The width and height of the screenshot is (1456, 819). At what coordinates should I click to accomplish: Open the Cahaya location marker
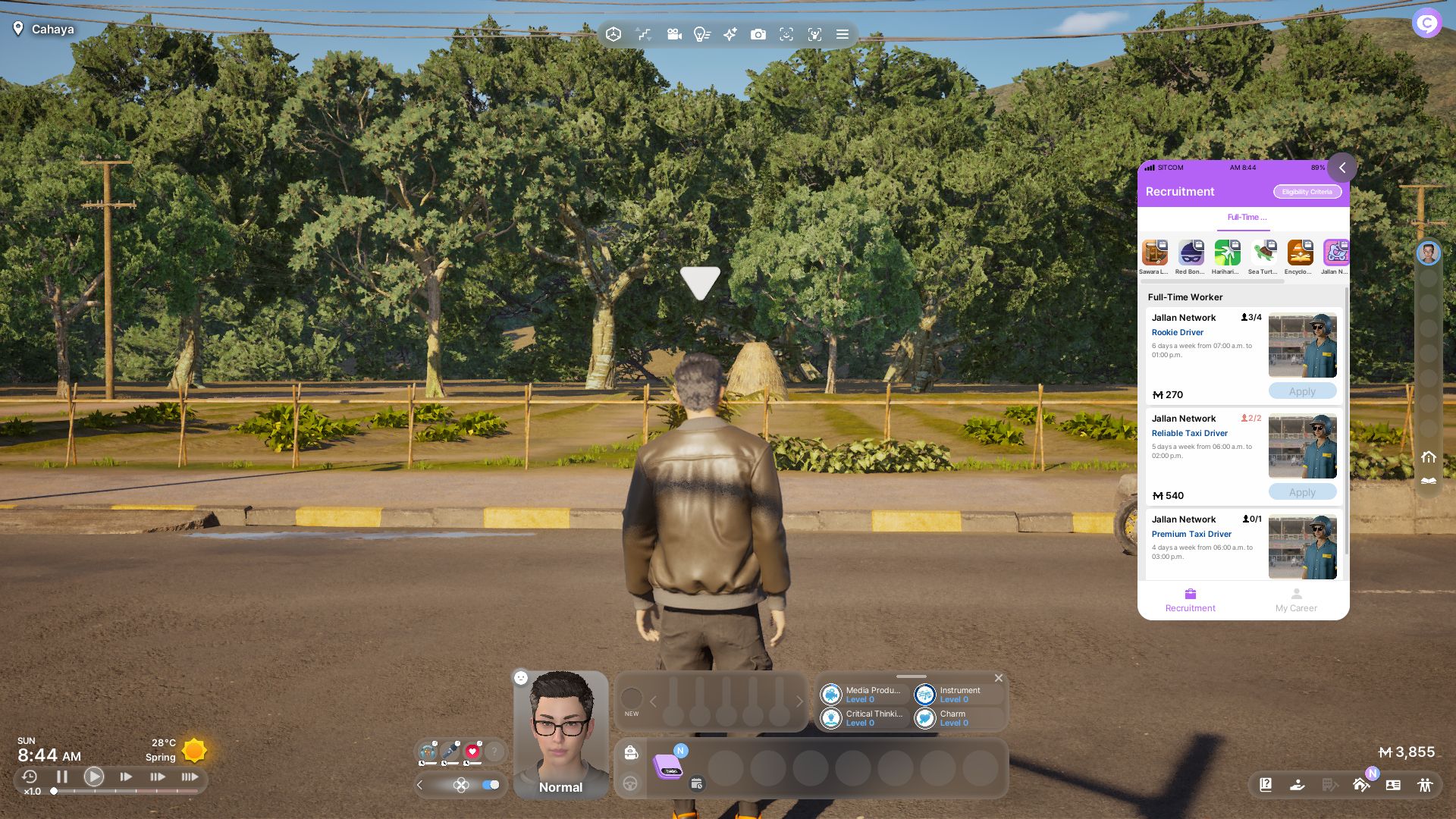[x=44, y=29]
